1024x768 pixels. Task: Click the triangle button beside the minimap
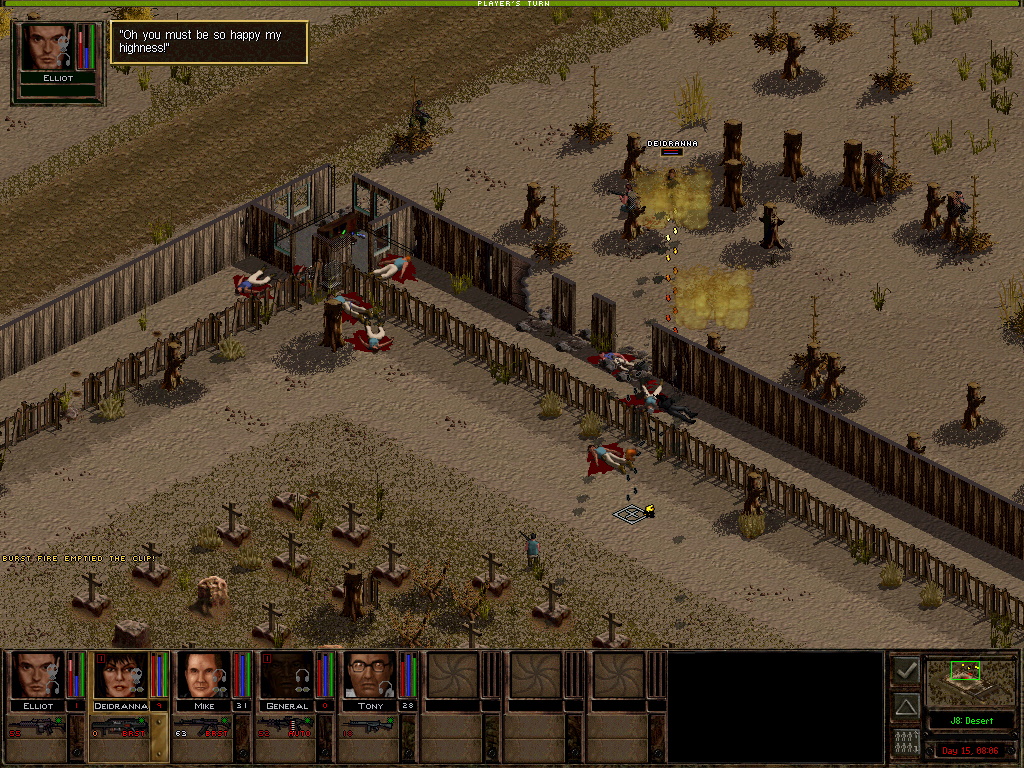(x=906, y=707)
